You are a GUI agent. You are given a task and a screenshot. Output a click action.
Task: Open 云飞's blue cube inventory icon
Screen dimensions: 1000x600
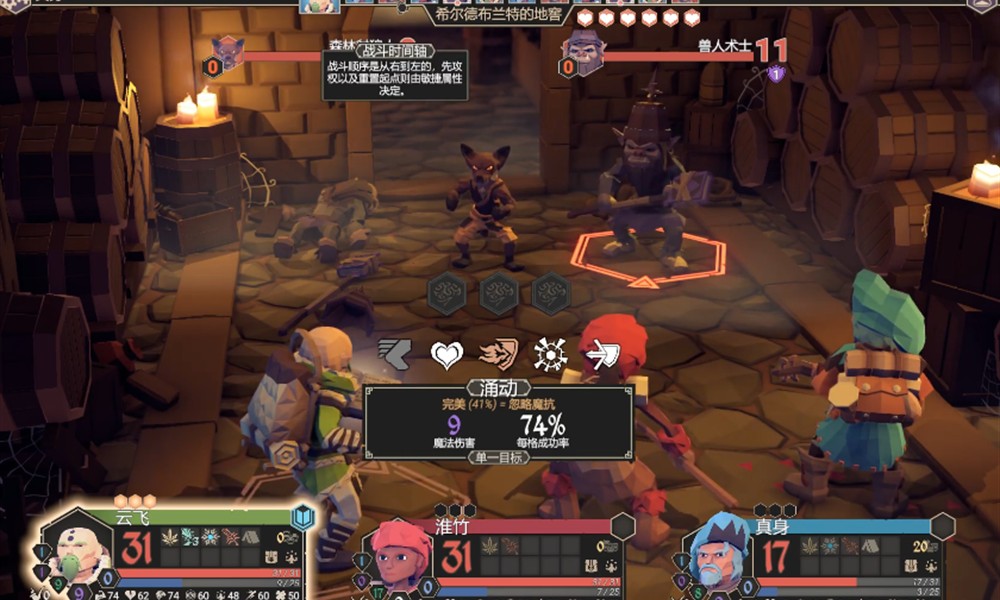pyautogui.click(x=303, y=517)
